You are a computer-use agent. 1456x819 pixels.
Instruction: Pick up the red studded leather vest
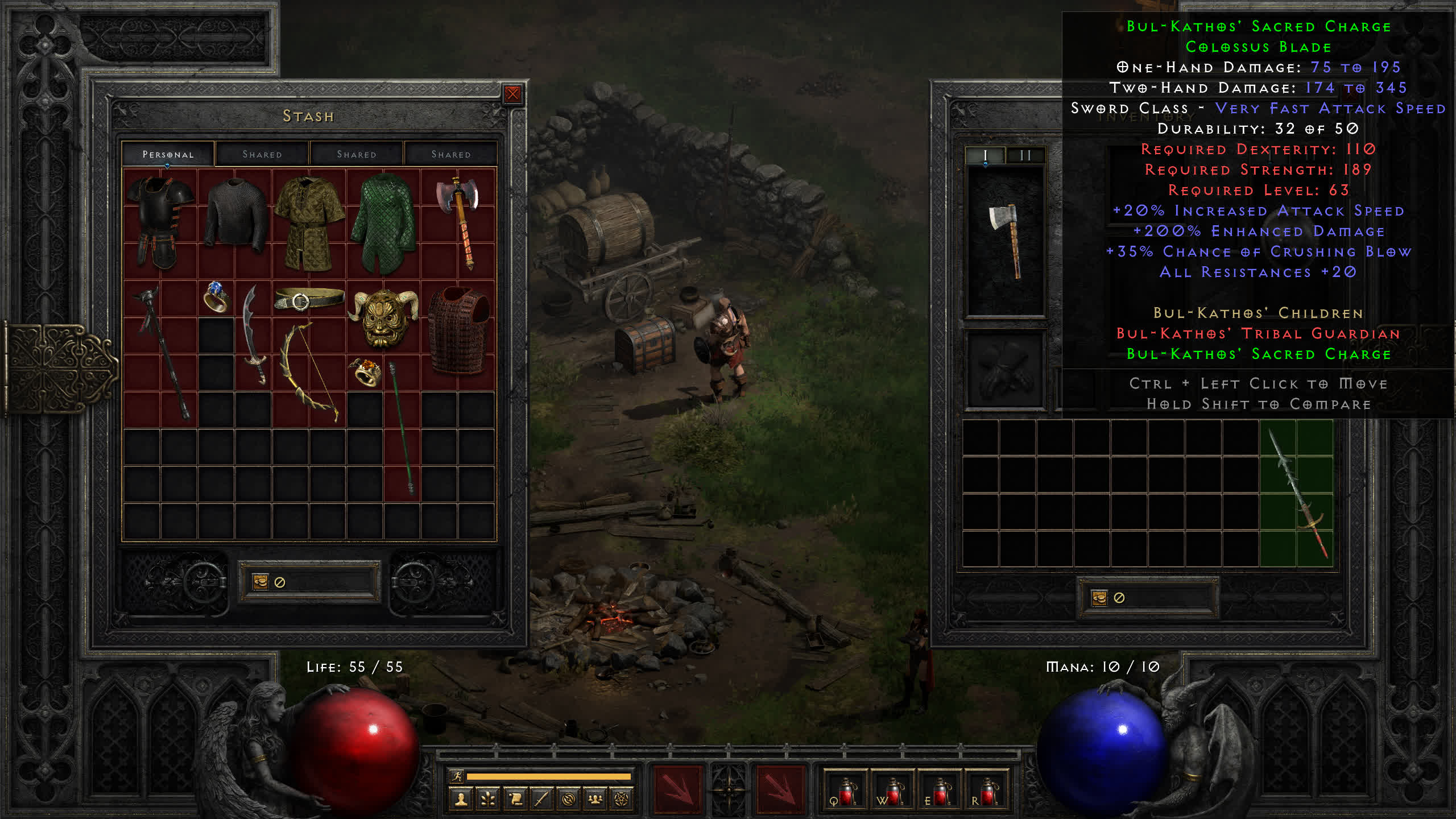pyautogui.click(x=458, y=330)
